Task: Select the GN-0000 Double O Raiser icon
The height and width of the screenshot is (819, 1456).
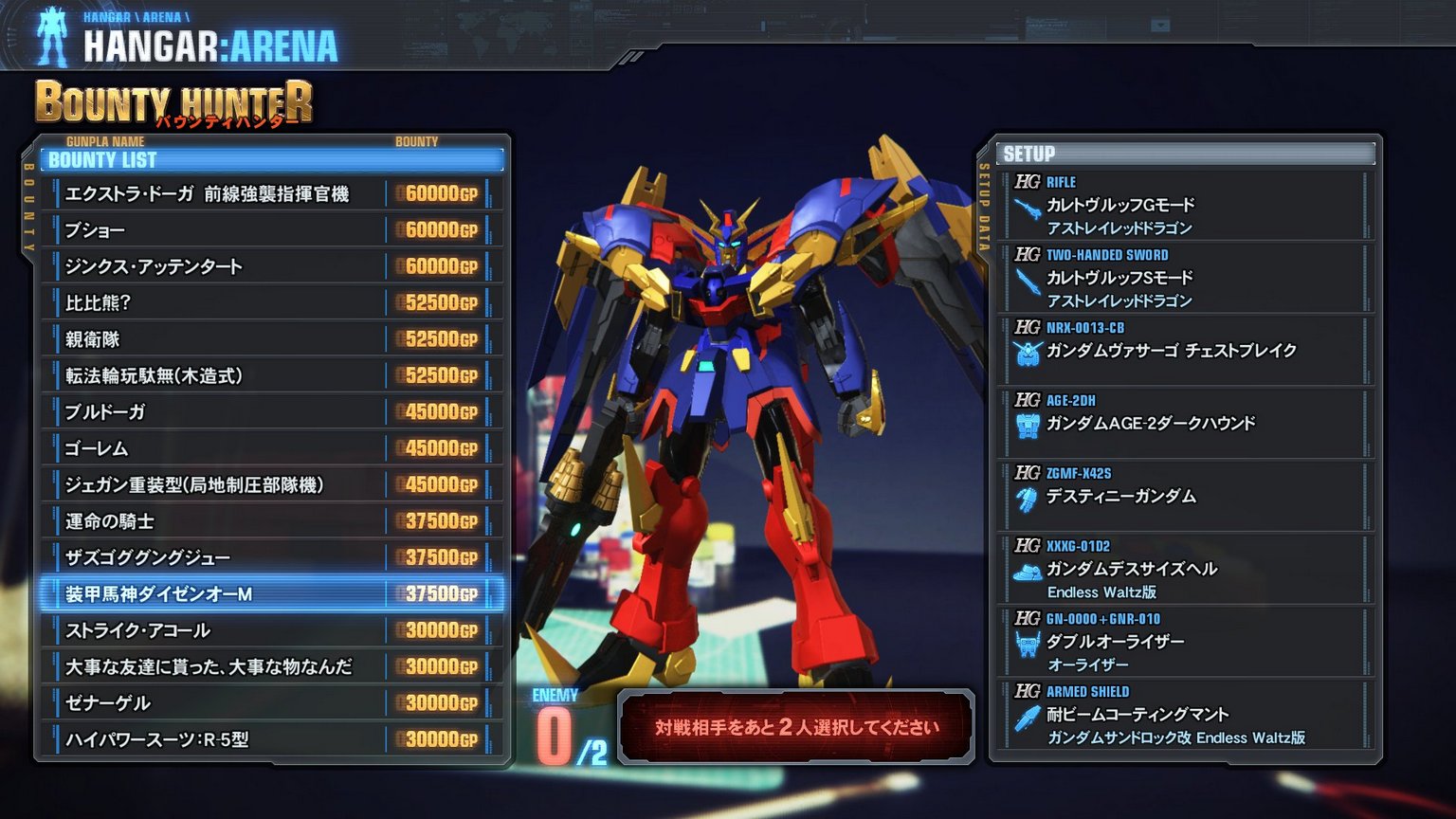Action: 1028,643
